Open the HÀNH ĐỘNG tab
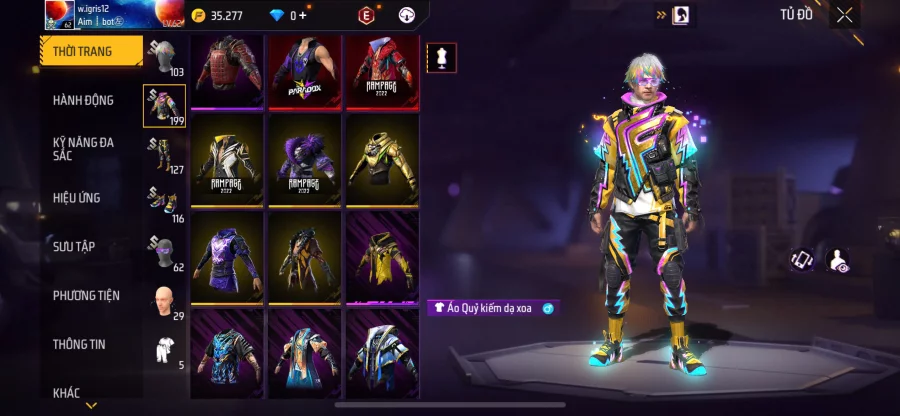The height and width of the screenshot is (416, 900). (84, 100)
